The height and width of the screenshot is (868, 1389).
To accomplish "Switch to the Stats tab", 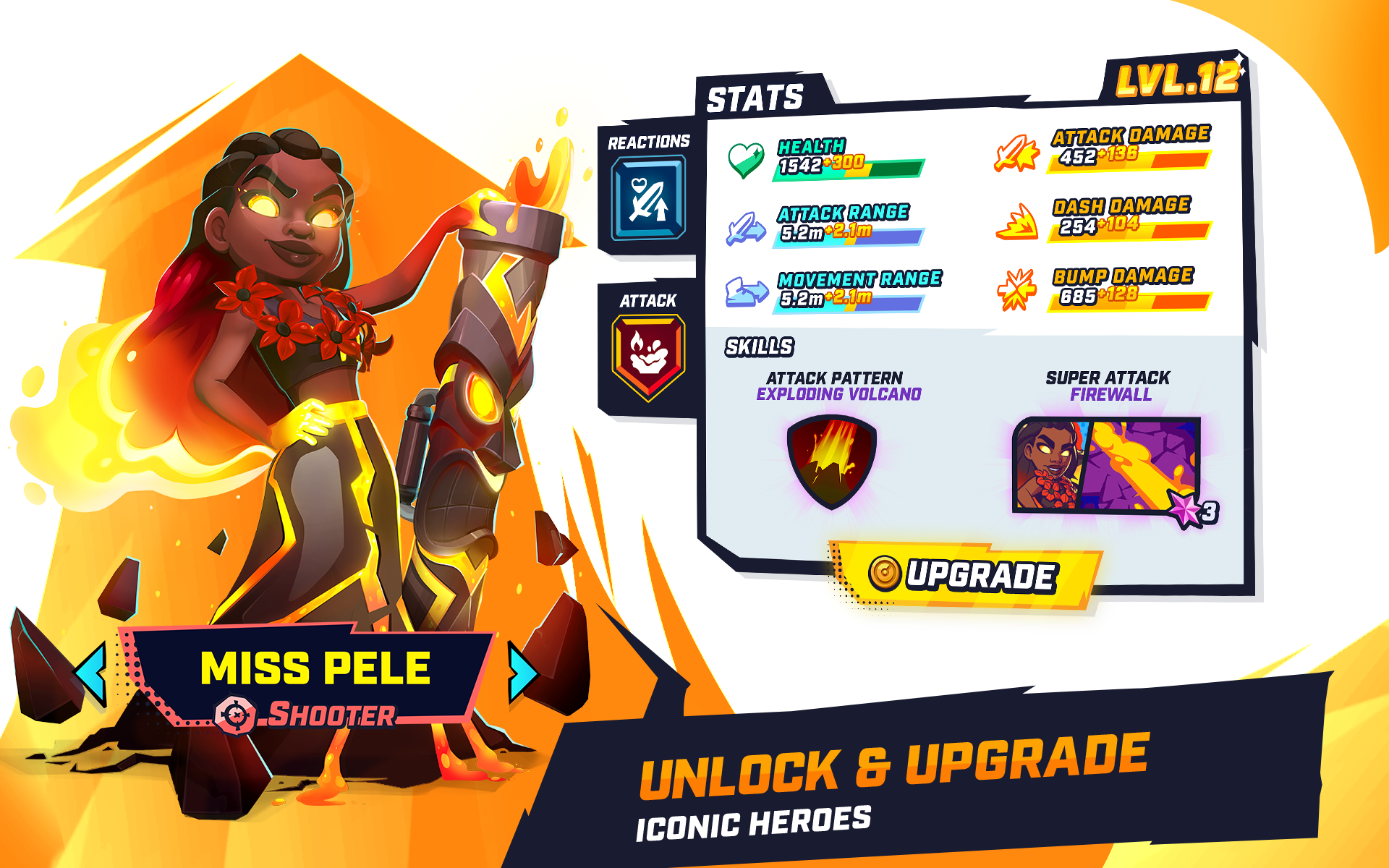I will pos(755,96).
